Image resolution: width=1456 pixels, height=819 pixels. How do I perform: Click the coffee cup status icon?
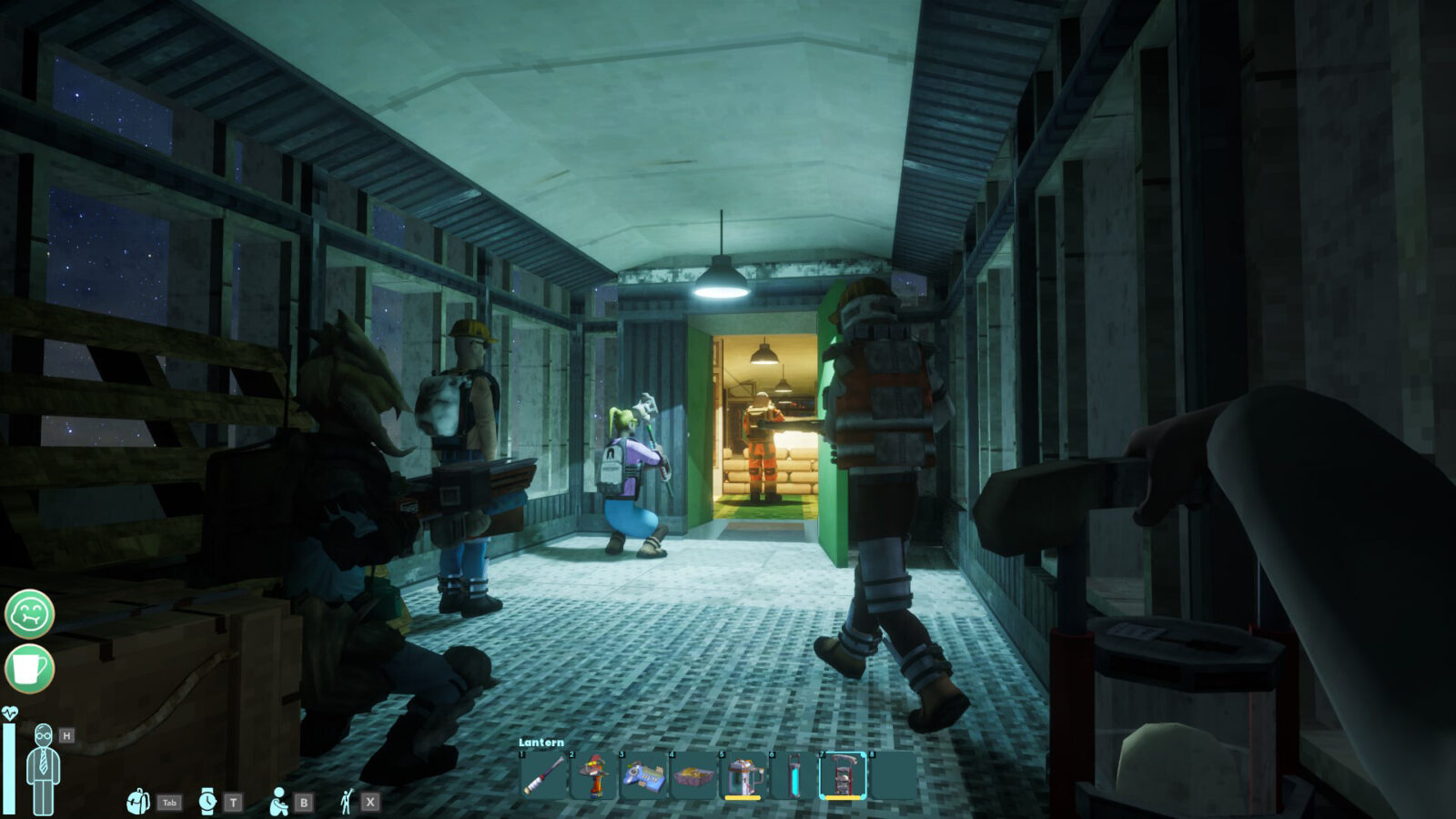pos(30,669)
